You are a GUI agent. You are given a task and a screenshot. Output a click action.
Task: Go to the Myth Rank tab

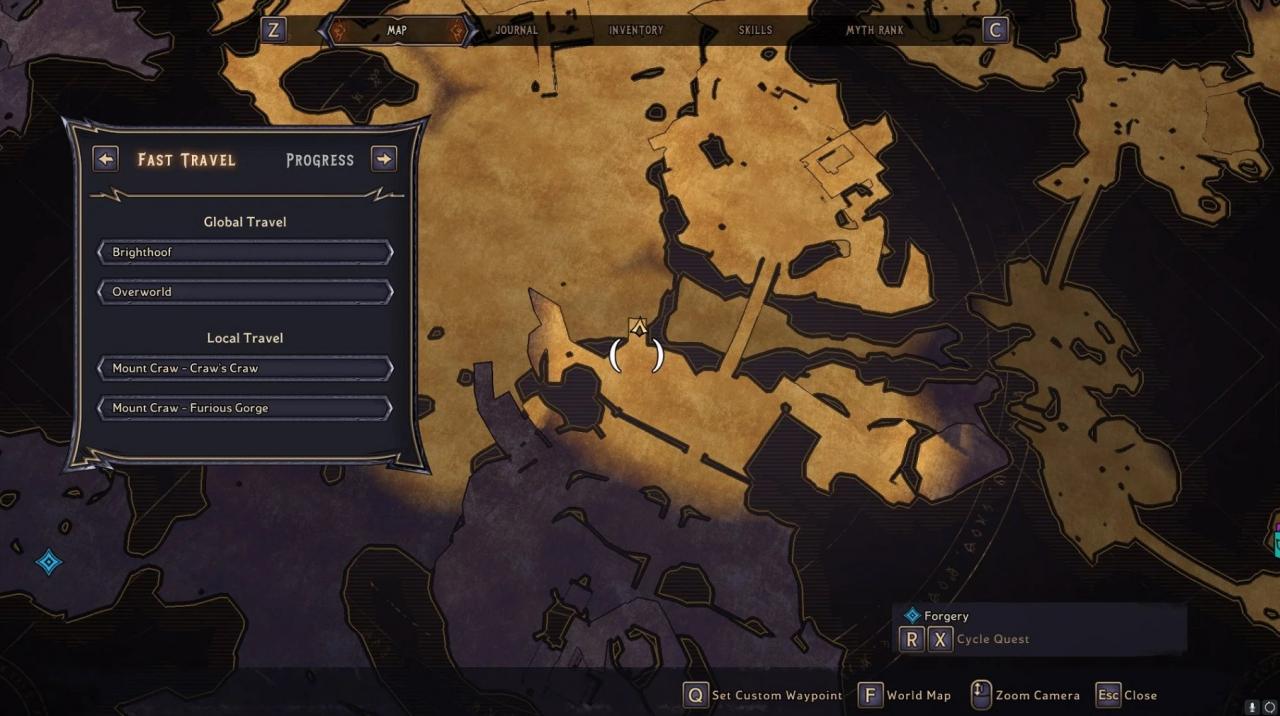pos(874,30)
